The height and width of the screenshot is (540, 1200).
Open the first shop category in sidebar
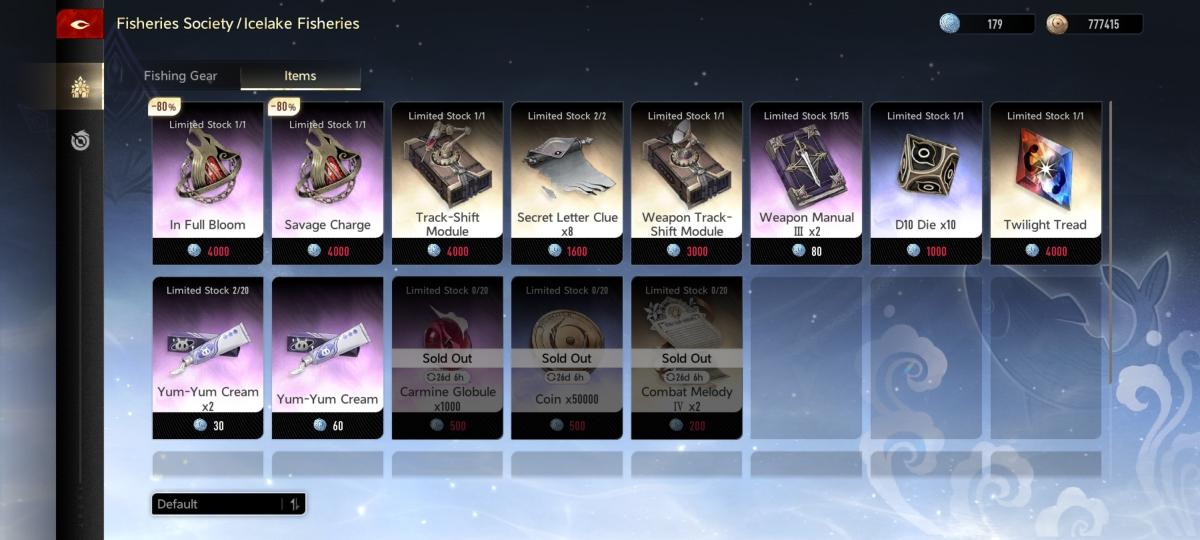pyautogui.click(x=80, y=88)
